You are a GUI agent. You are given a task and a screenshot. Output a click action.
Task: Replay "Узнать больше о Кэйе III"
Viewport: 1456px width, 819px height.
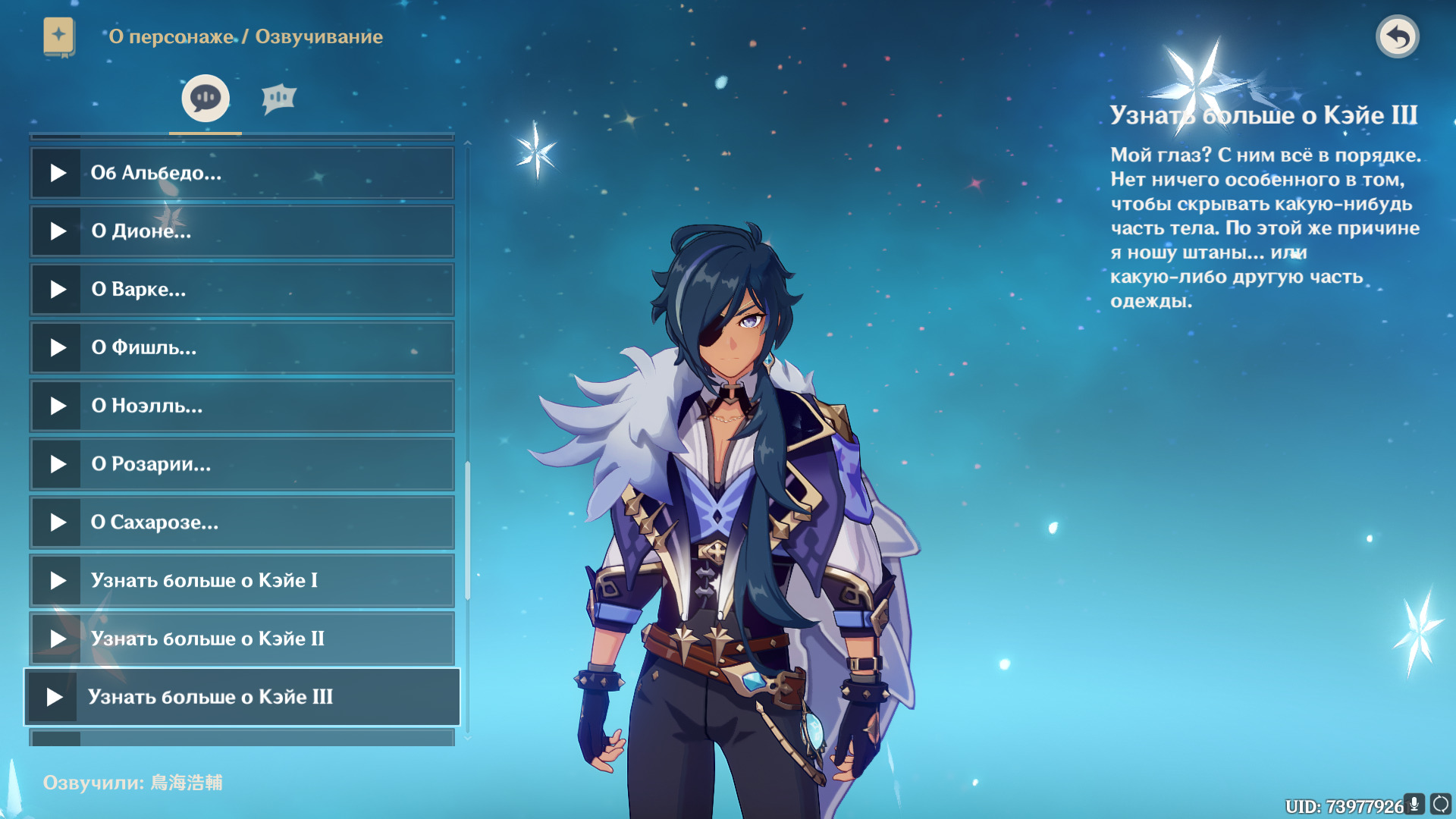click(x=55, y=697)
